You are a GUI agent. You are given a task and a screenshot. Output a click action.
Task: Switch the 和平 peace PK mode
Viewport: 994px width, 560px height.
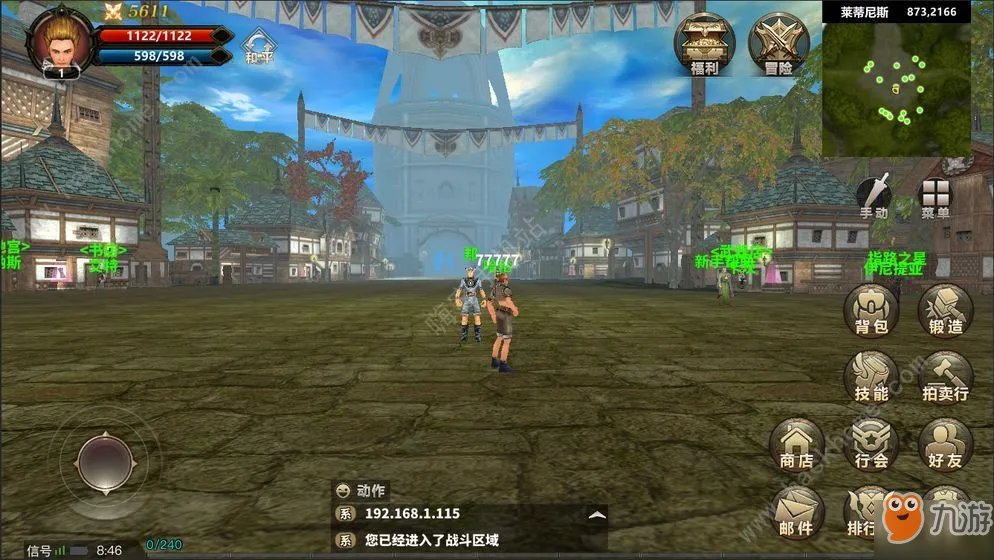[259, 47]
